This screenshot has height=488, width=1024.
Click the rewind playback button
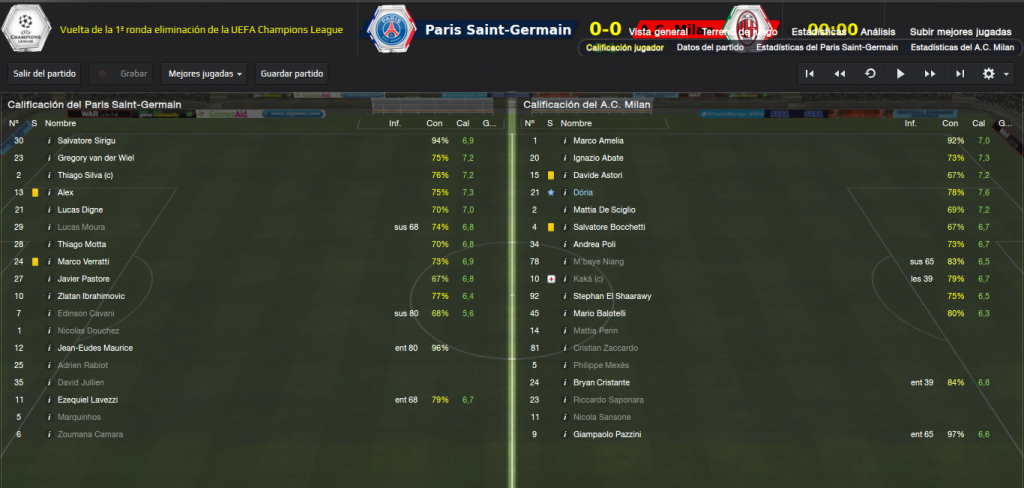tap(840, 73)
